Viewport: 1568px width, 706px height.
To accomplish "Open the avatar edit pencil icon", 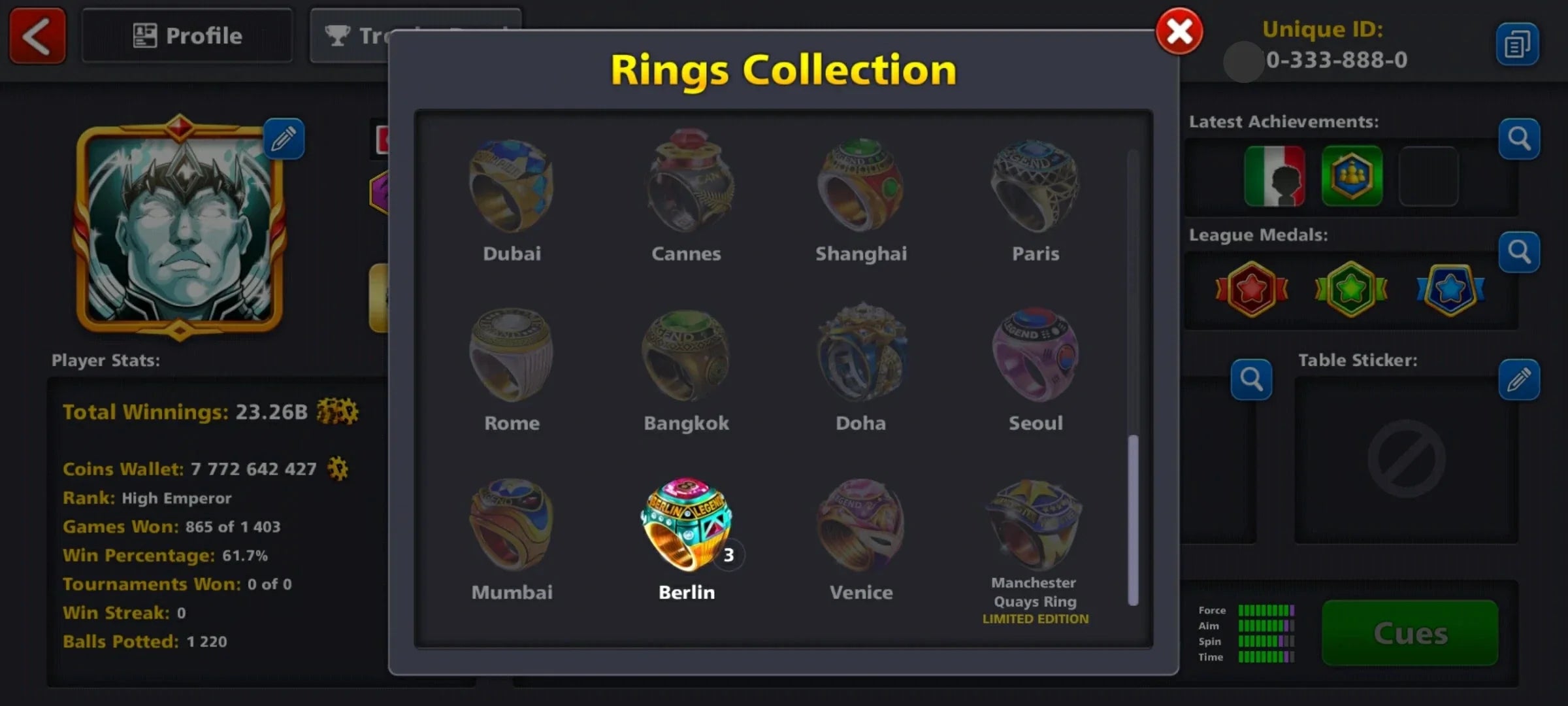I will click(x=284, y=139).
